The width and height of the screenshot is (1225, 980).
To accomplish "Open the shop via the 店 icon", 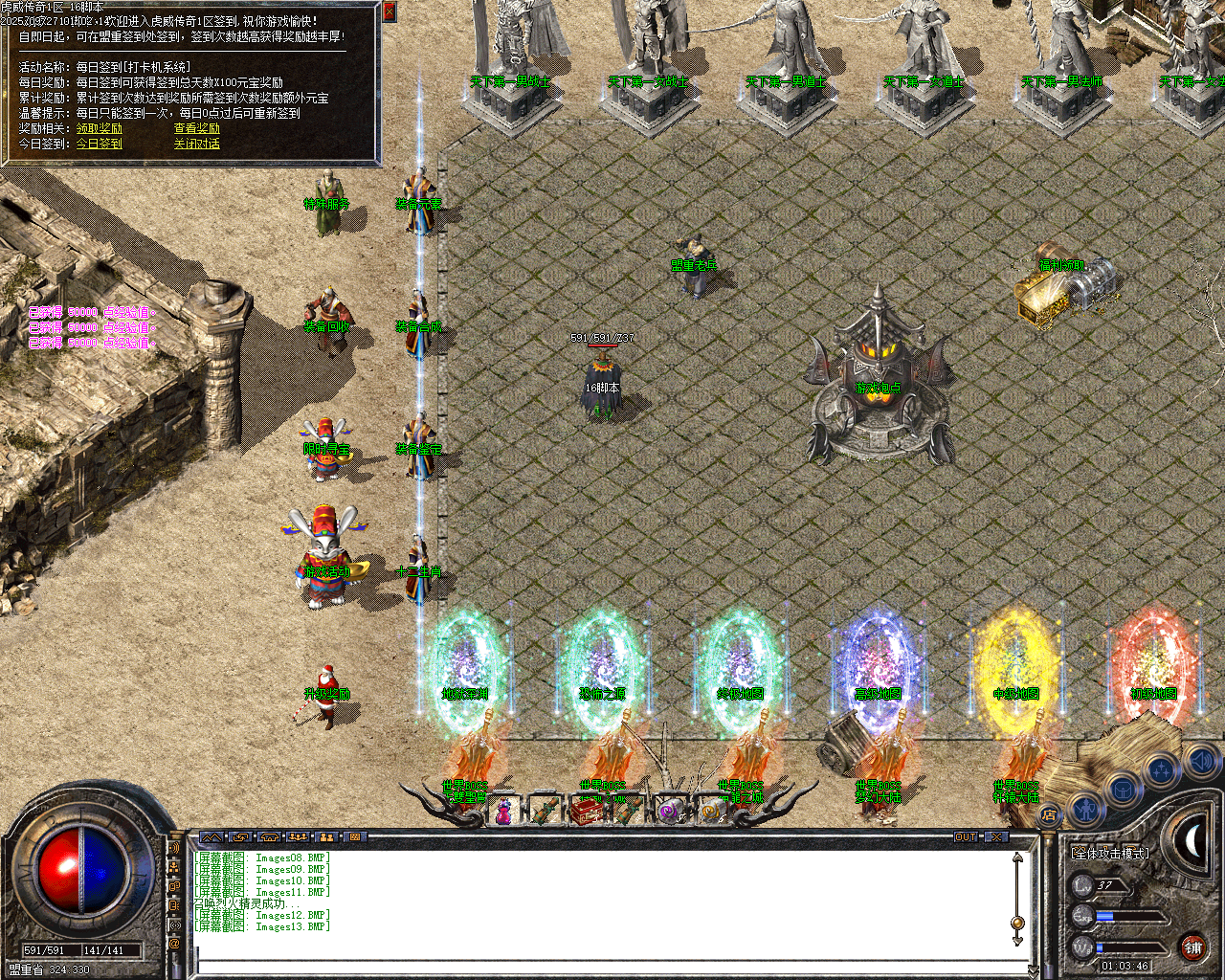I will pos(1050,813).
